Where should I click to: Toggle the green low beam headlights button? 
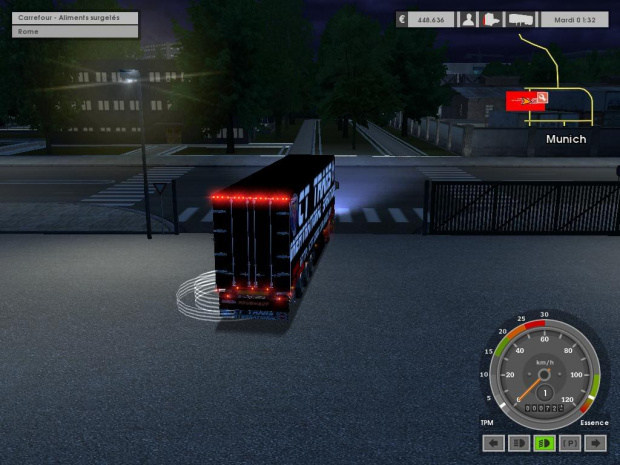(545, 443)
